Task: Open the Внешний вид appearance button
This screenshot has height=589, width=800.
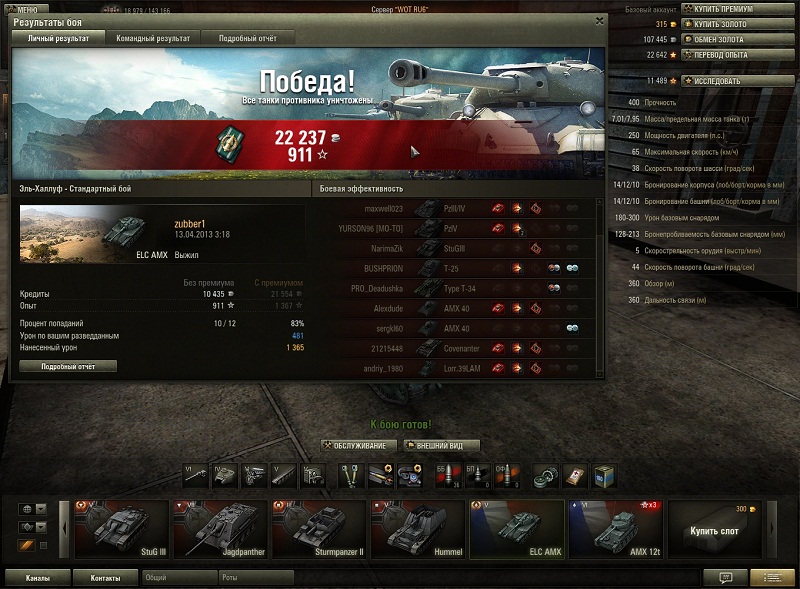Action: (x=441, y=445)
